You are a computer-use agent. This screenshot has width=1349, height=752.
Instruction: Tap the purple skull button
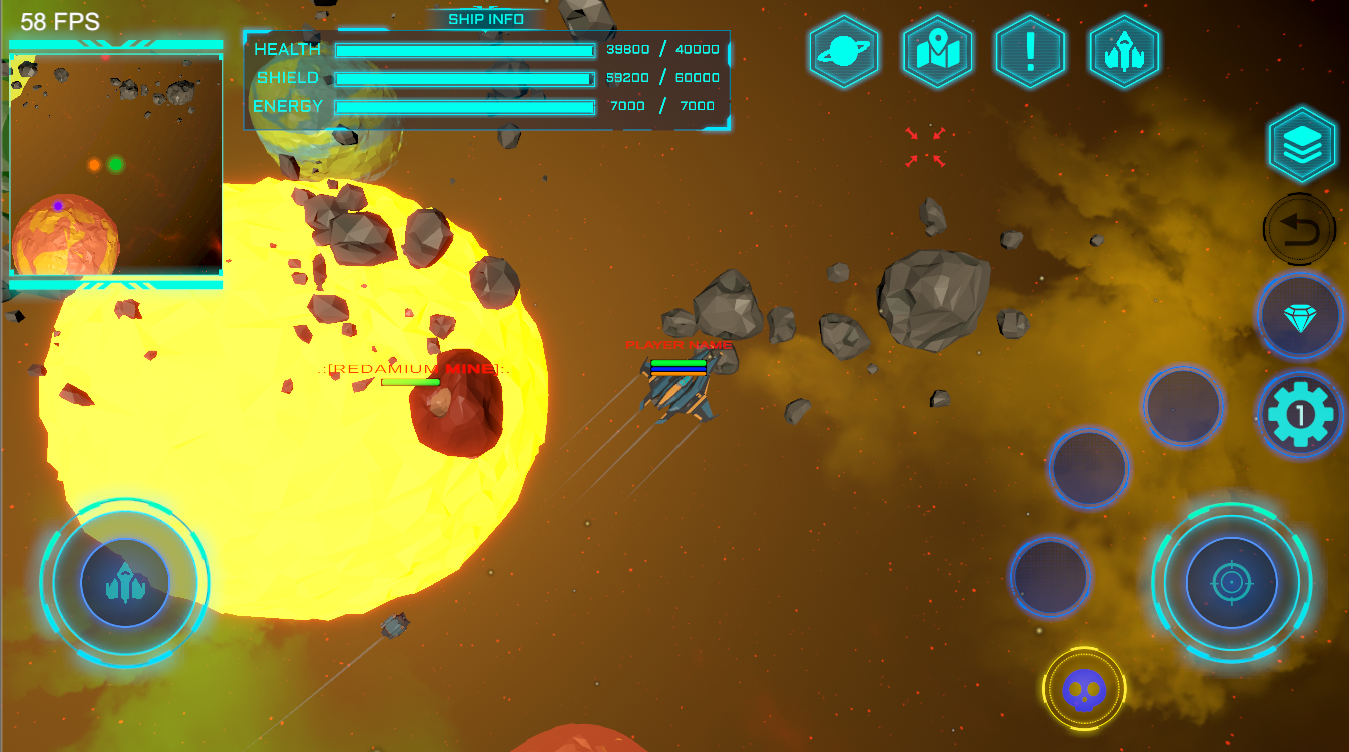pos(1084,688)
